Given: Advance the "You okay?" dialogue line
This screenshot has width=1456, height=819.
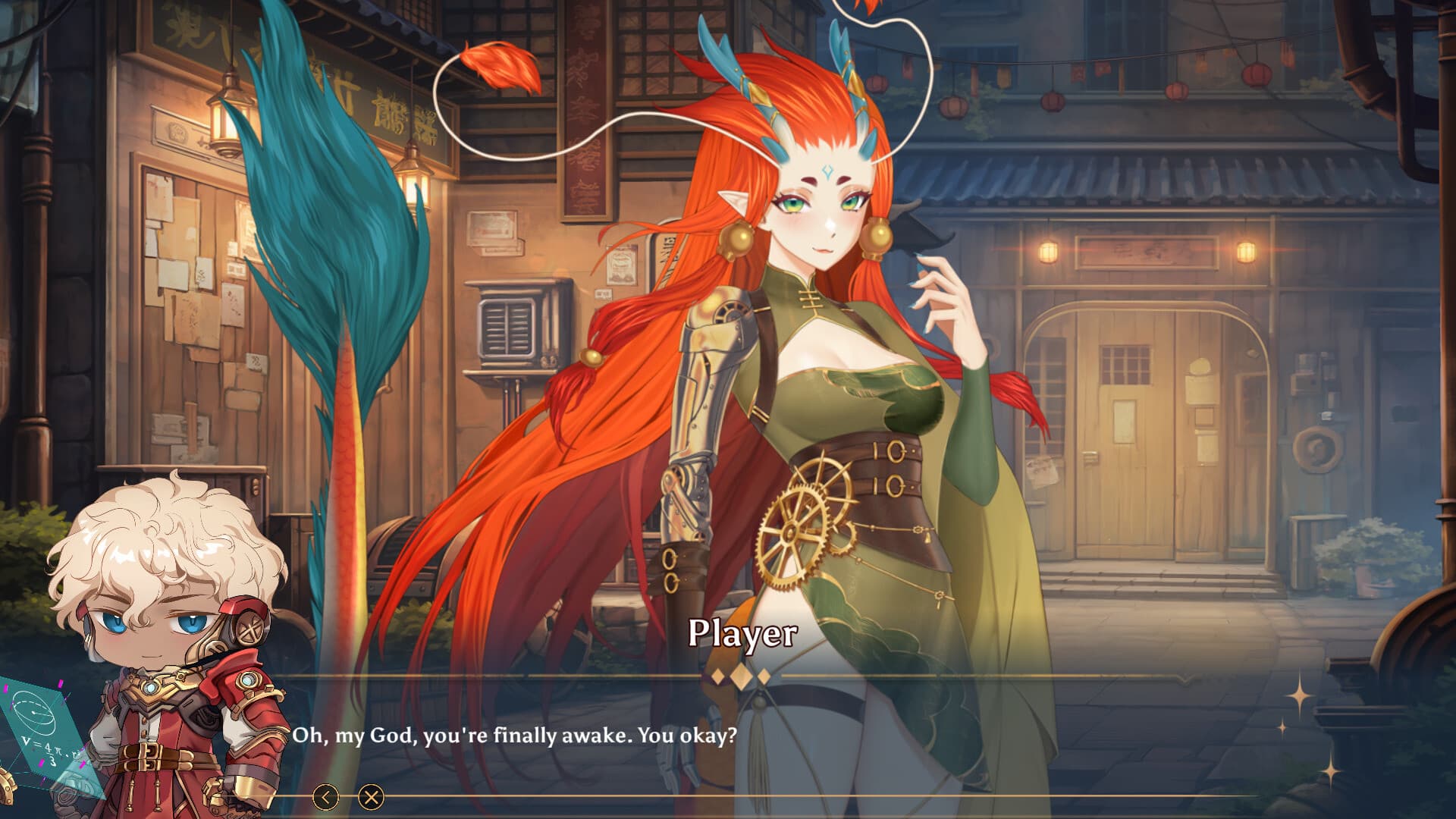Looking at the screenshot, I should (x=514, y=736).
